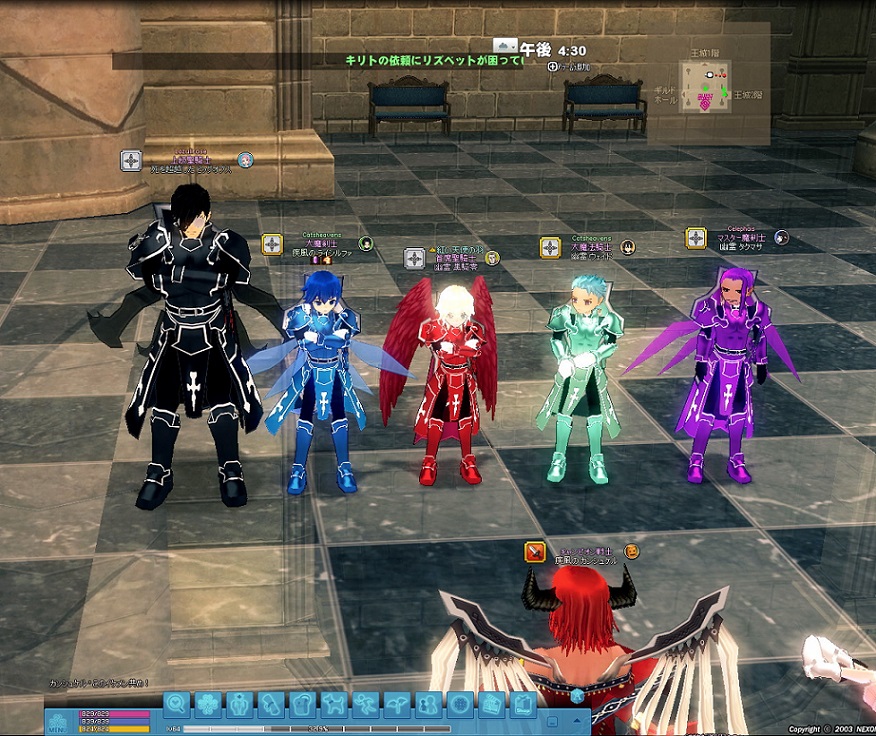Click the sword badge above the red-haired character
This screenshot has width=876, height=736.
click(x=535, y=551)
